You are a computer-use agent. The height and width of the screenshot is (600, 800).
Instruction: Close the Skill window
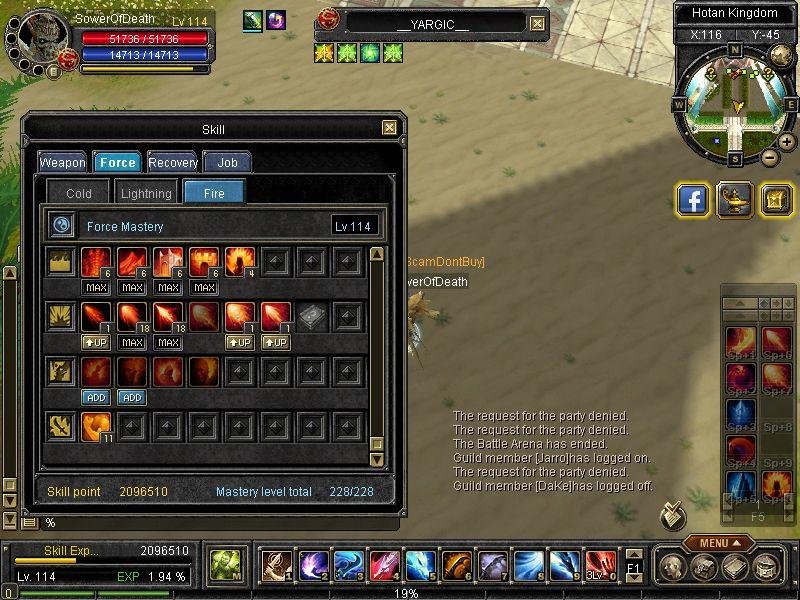coord(389,128)
